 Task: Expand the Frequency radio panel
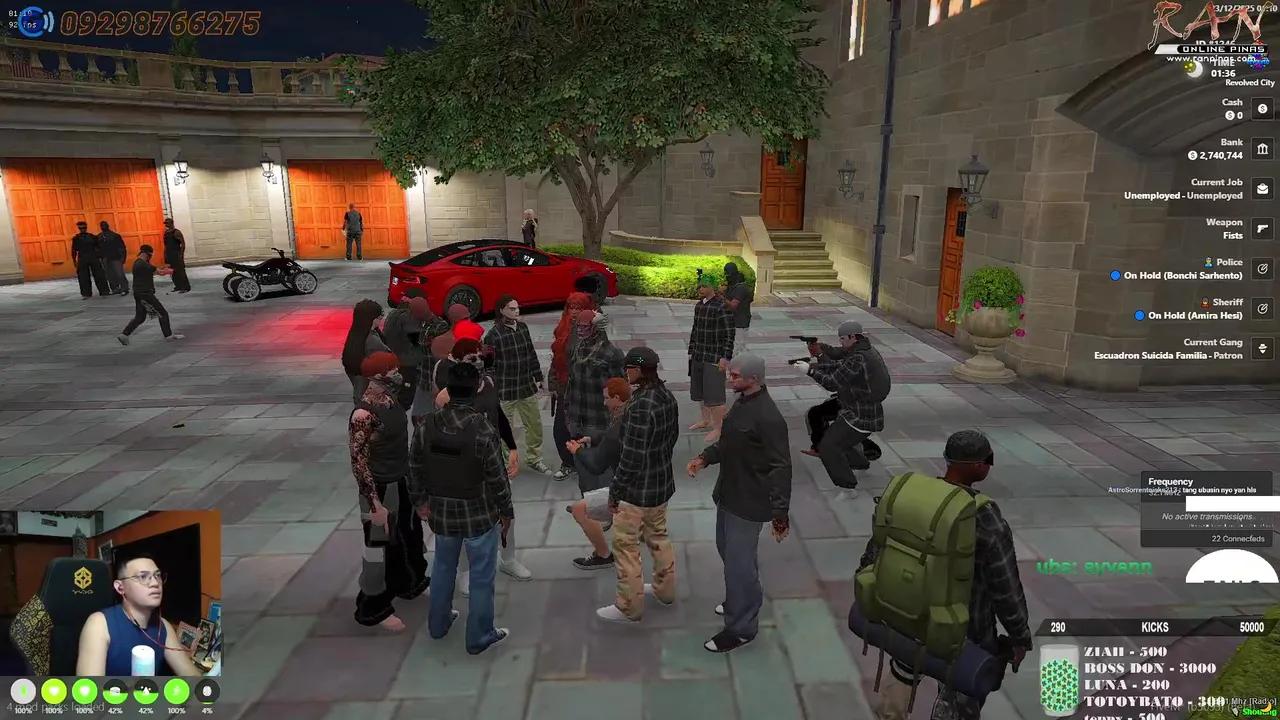(1170, 481)
